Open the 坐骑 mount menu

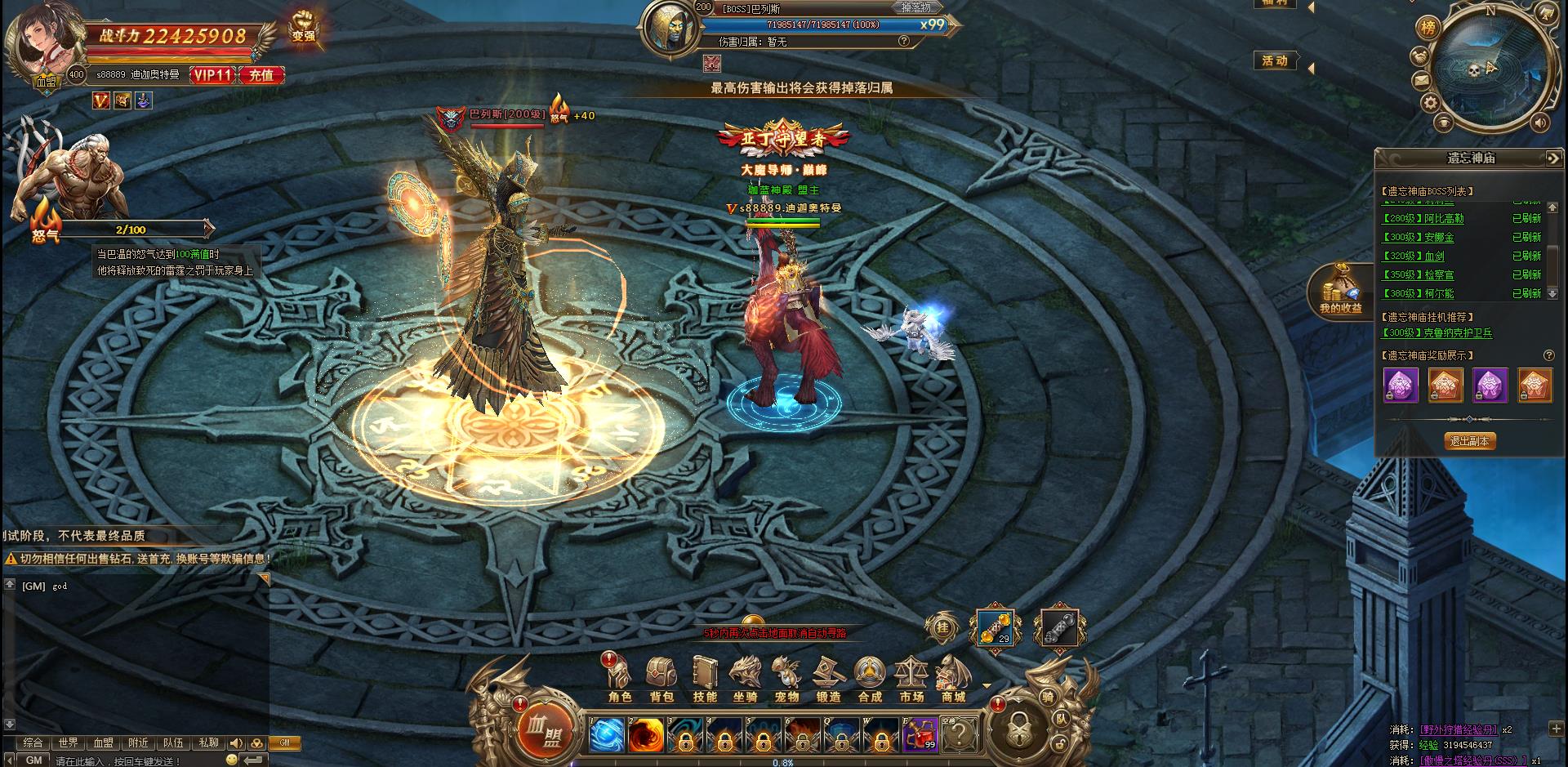click(745, 679)
